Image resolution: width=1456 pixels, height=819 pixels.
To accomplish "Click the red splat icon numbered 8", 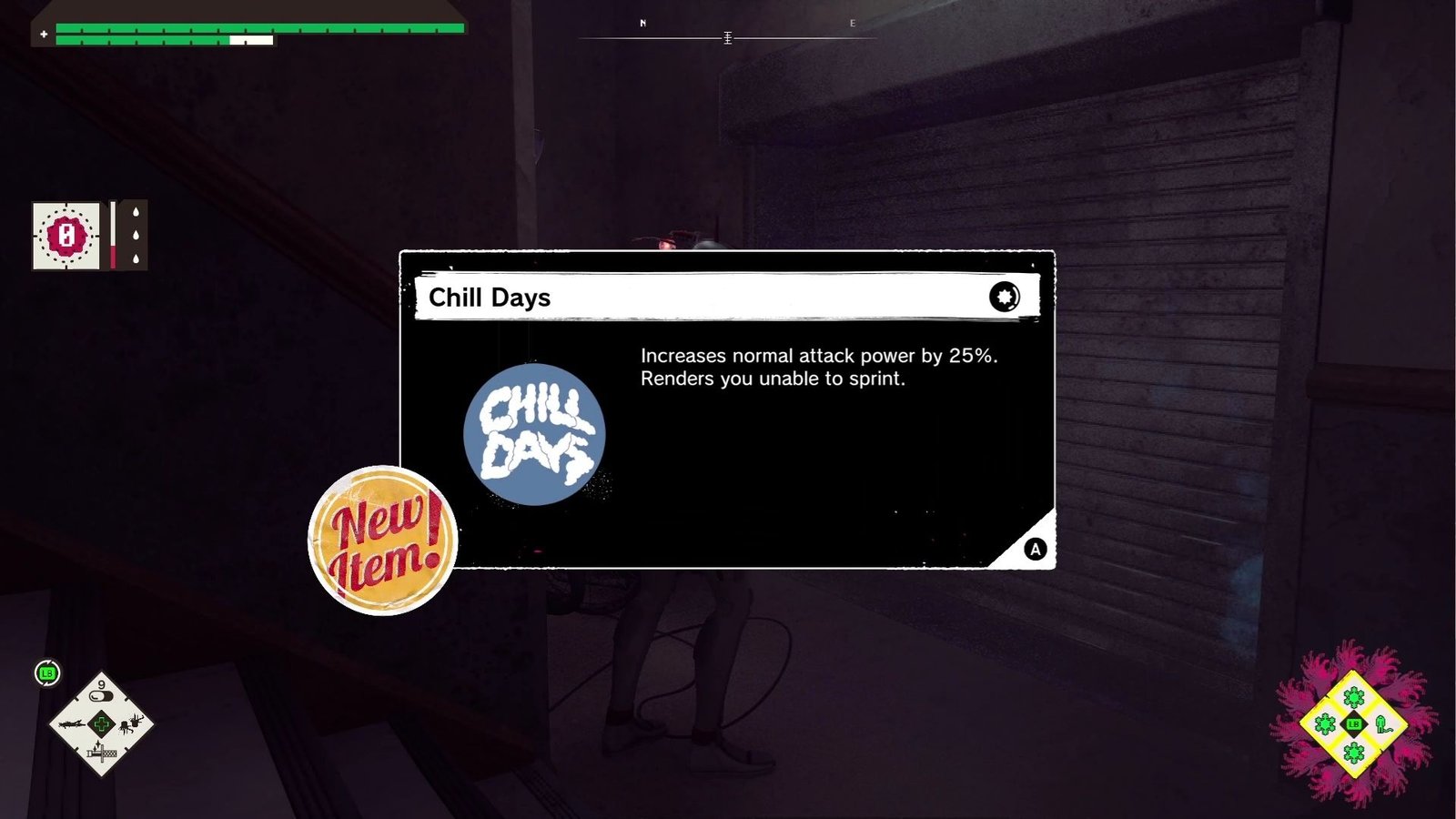I will tap(66, 236).
